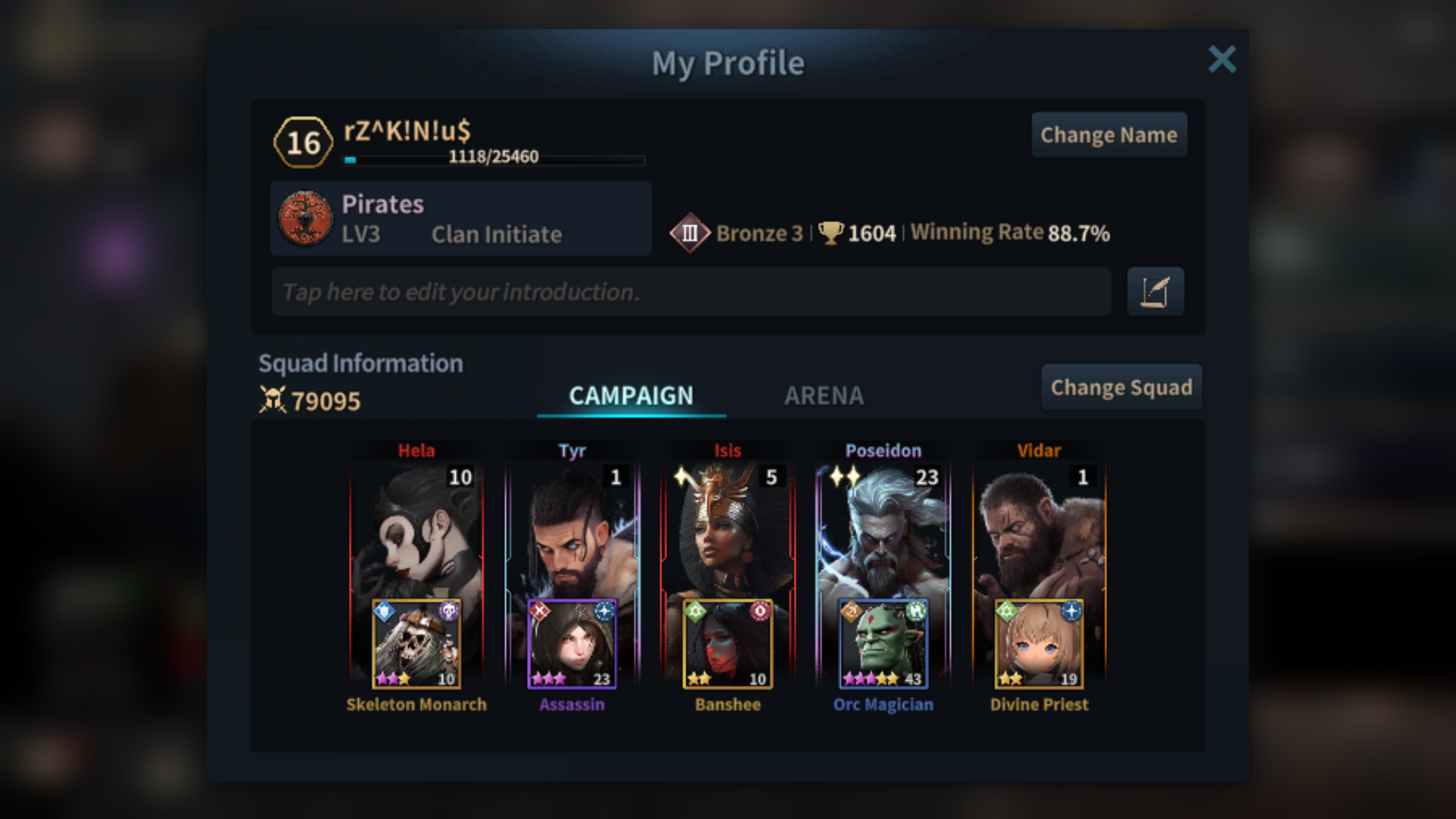Open the Change Squad screen

click(x=1121, y=388)
